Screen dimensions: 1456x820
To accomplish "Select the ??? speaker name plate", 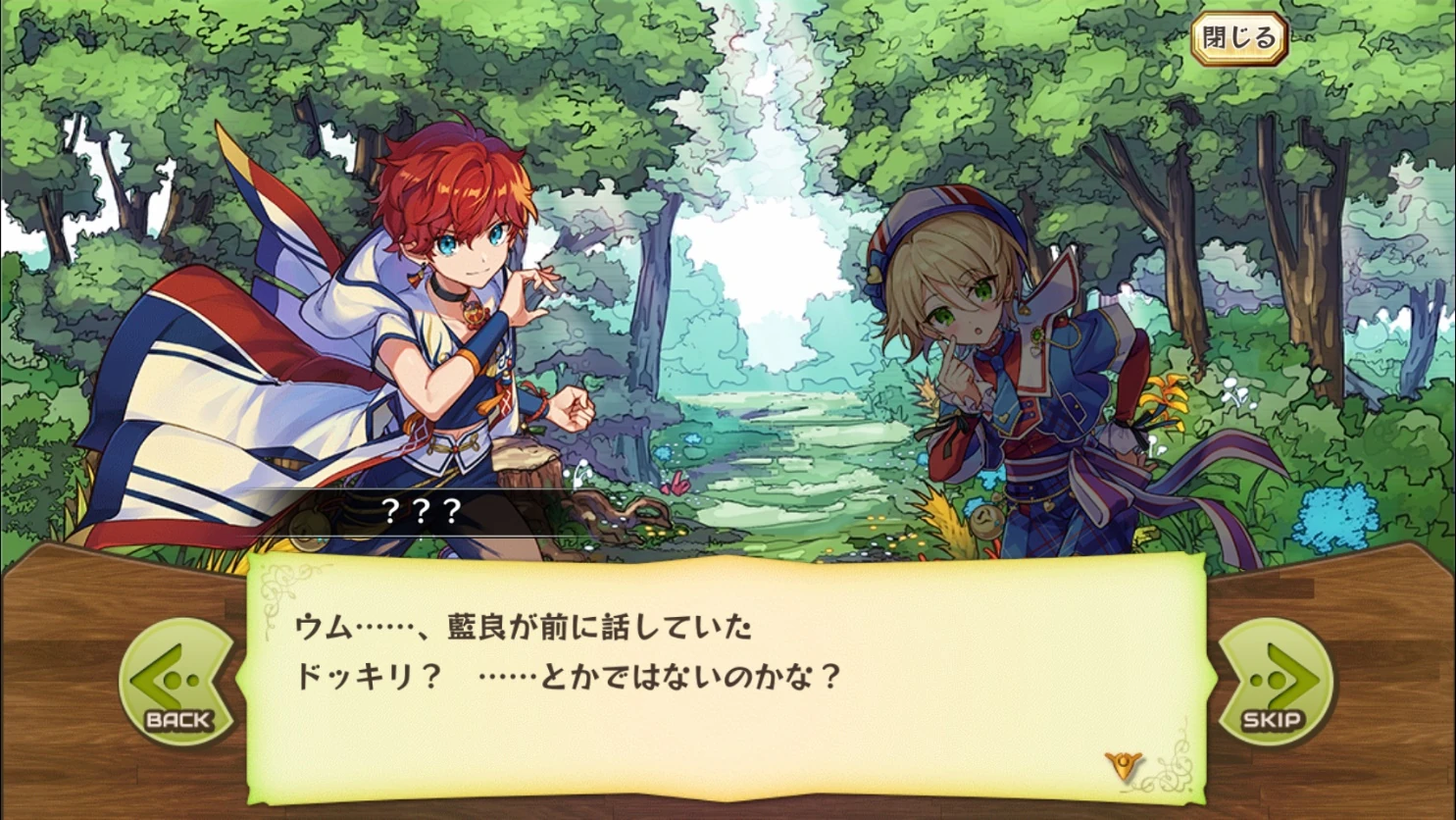I will point(424,509).
